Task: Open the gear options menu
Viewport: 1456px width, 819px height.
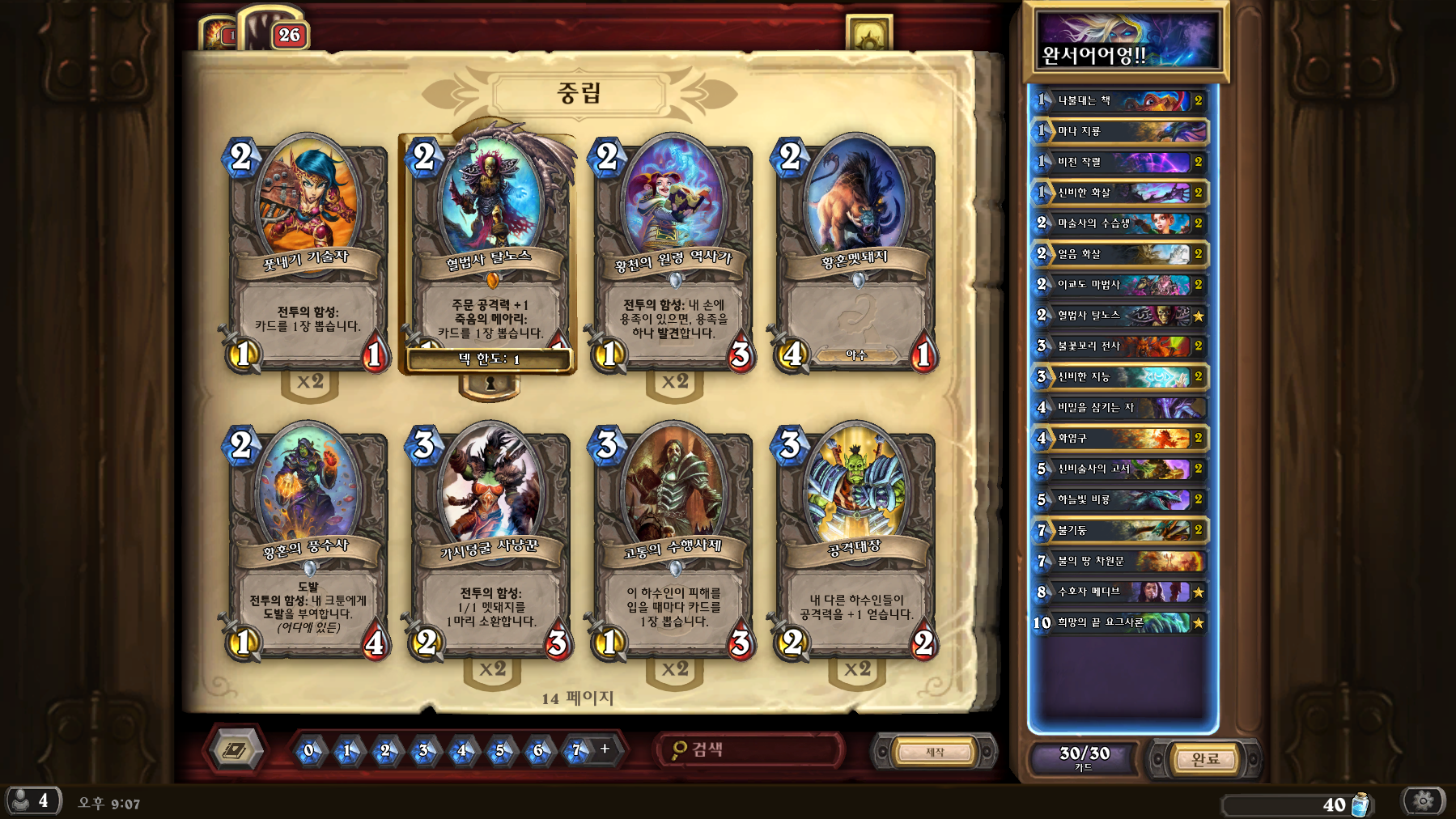Action: [1424, 801]
